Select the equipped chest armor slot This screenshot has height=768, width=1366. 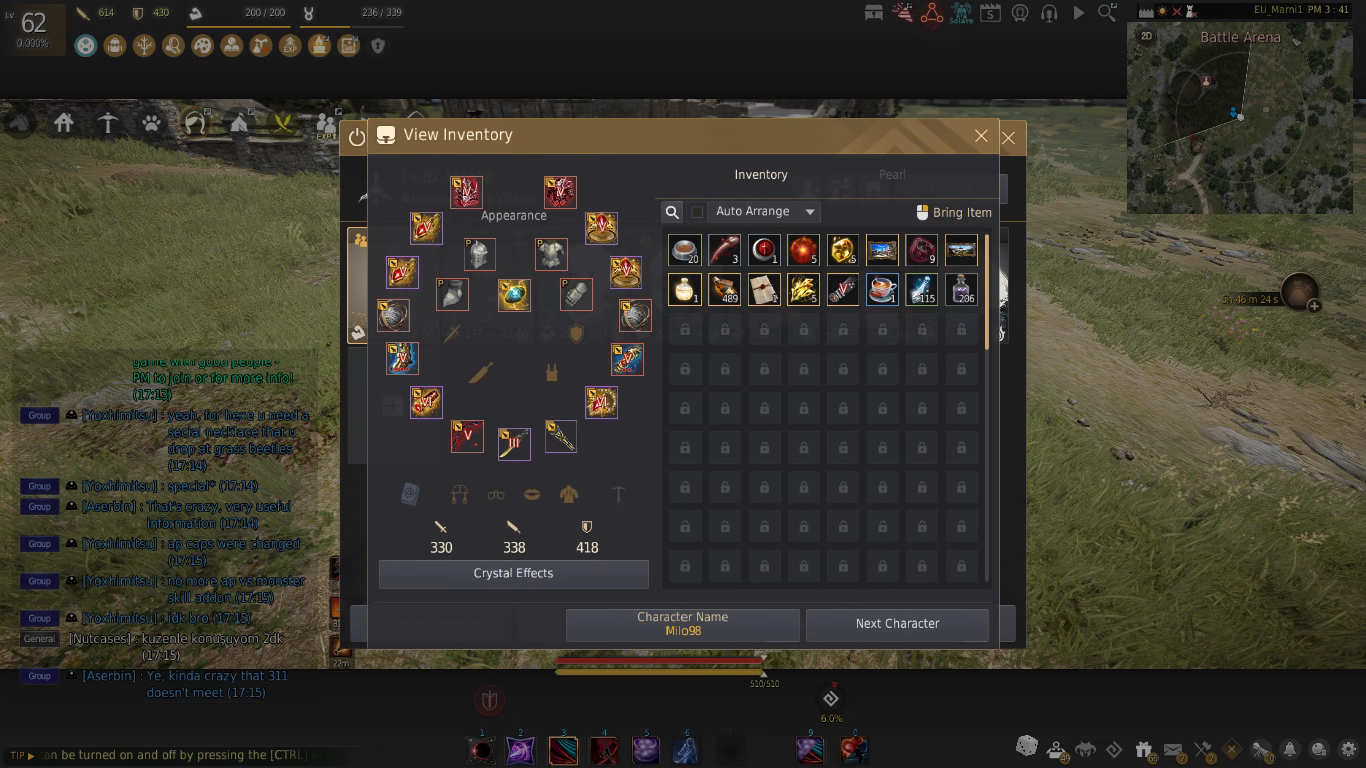(551, 254)
